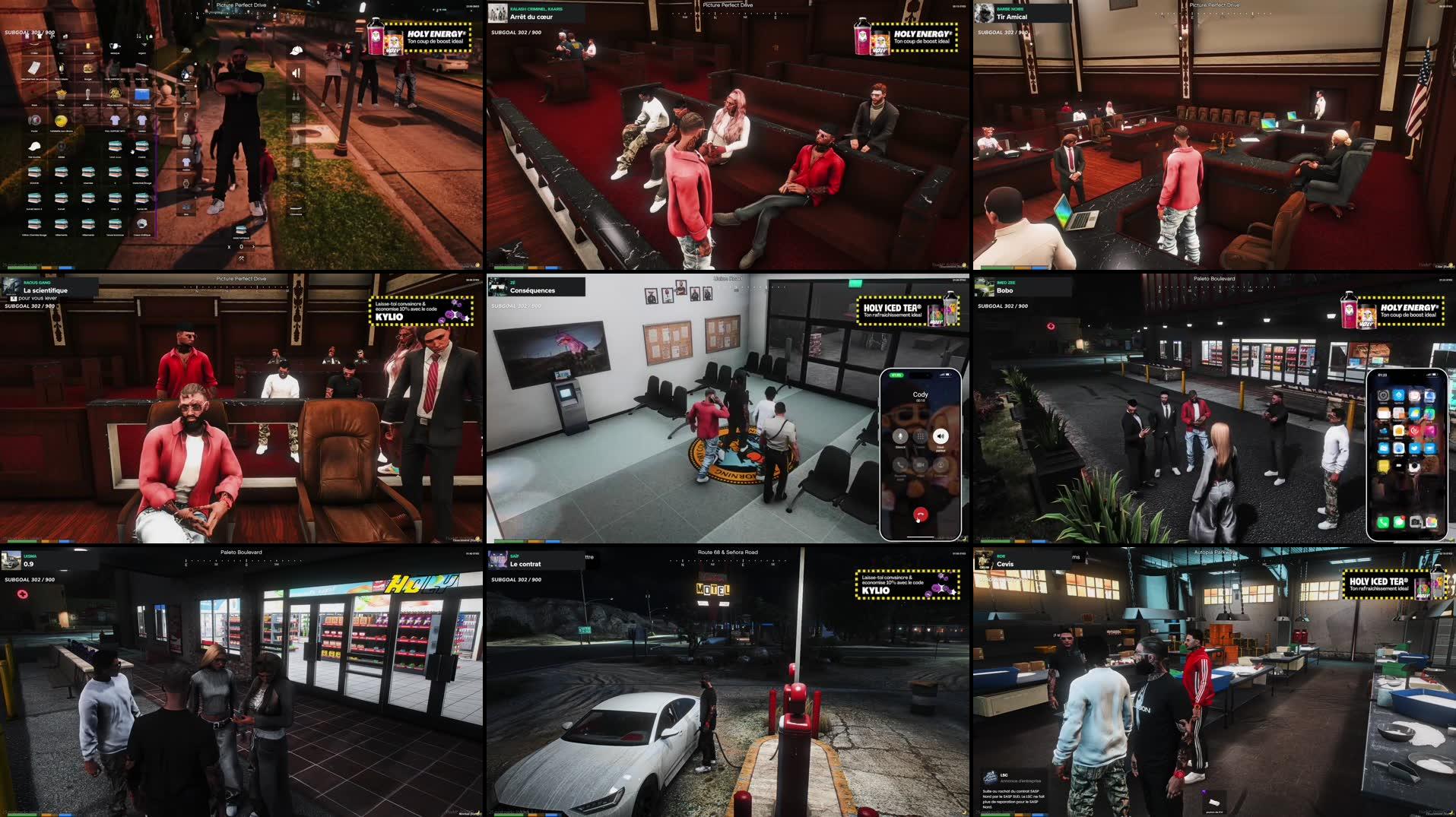Toggle the speaker volume icon in the clothing menu

[294, 73]
